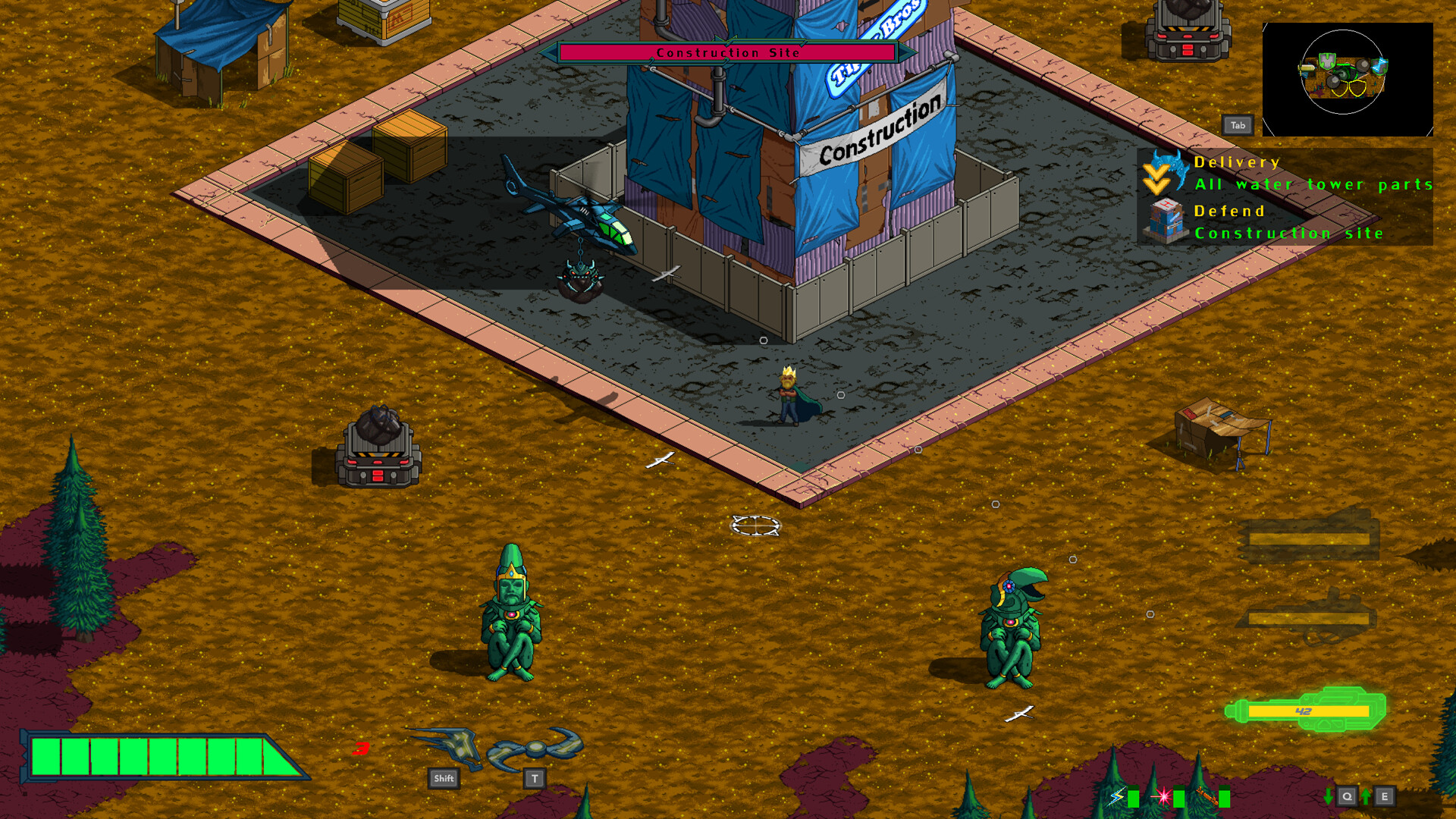Toggle the minimap with the Tab key button
The width and height of the screenshot is (1456, 819).
(1238, 125)
